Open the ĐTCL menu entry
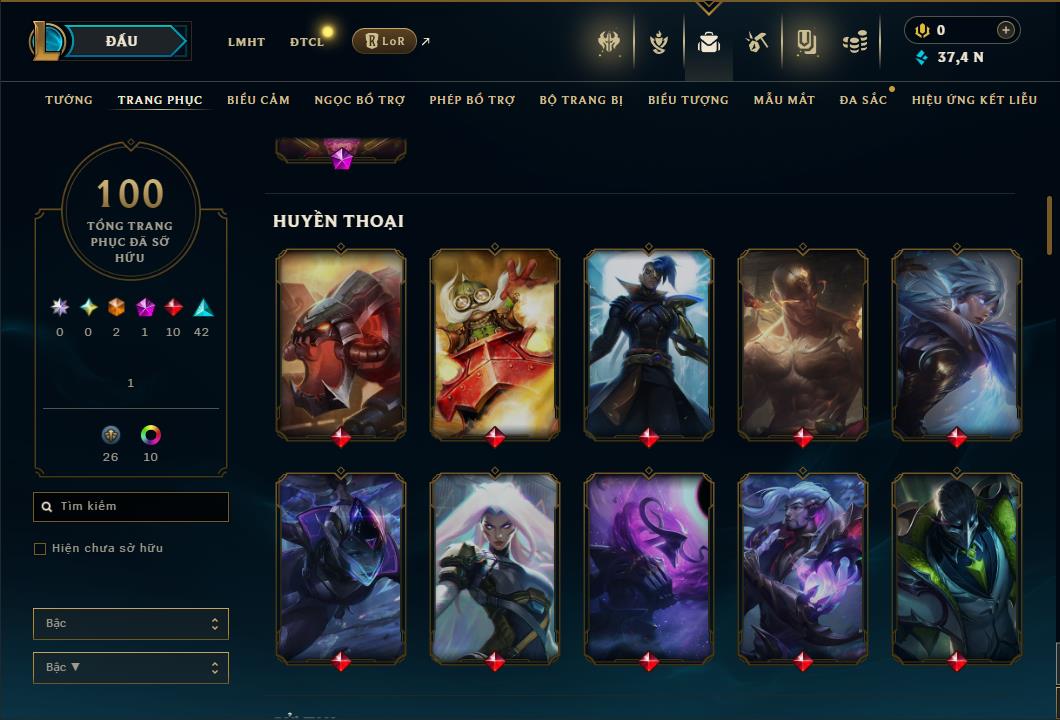 coord(307,42)
